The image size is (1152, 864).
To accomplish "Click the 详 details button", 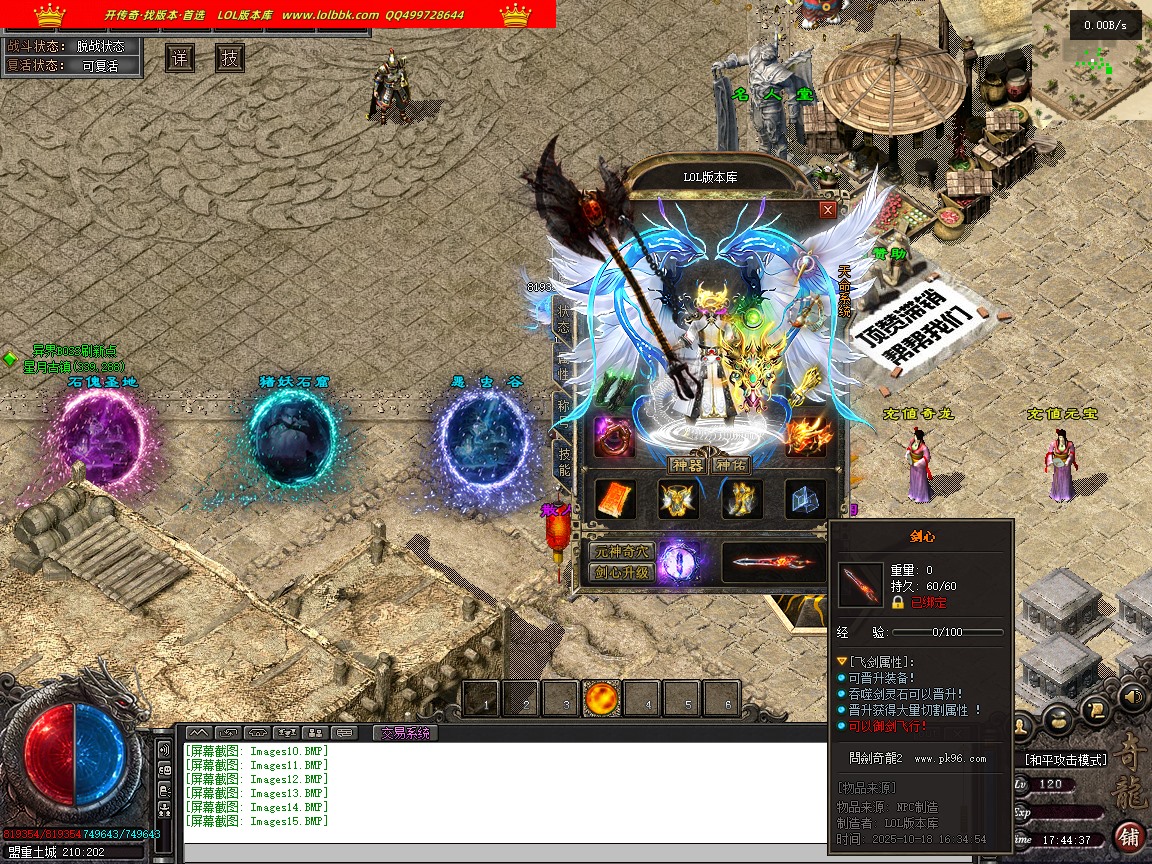I will coord(180,58).
